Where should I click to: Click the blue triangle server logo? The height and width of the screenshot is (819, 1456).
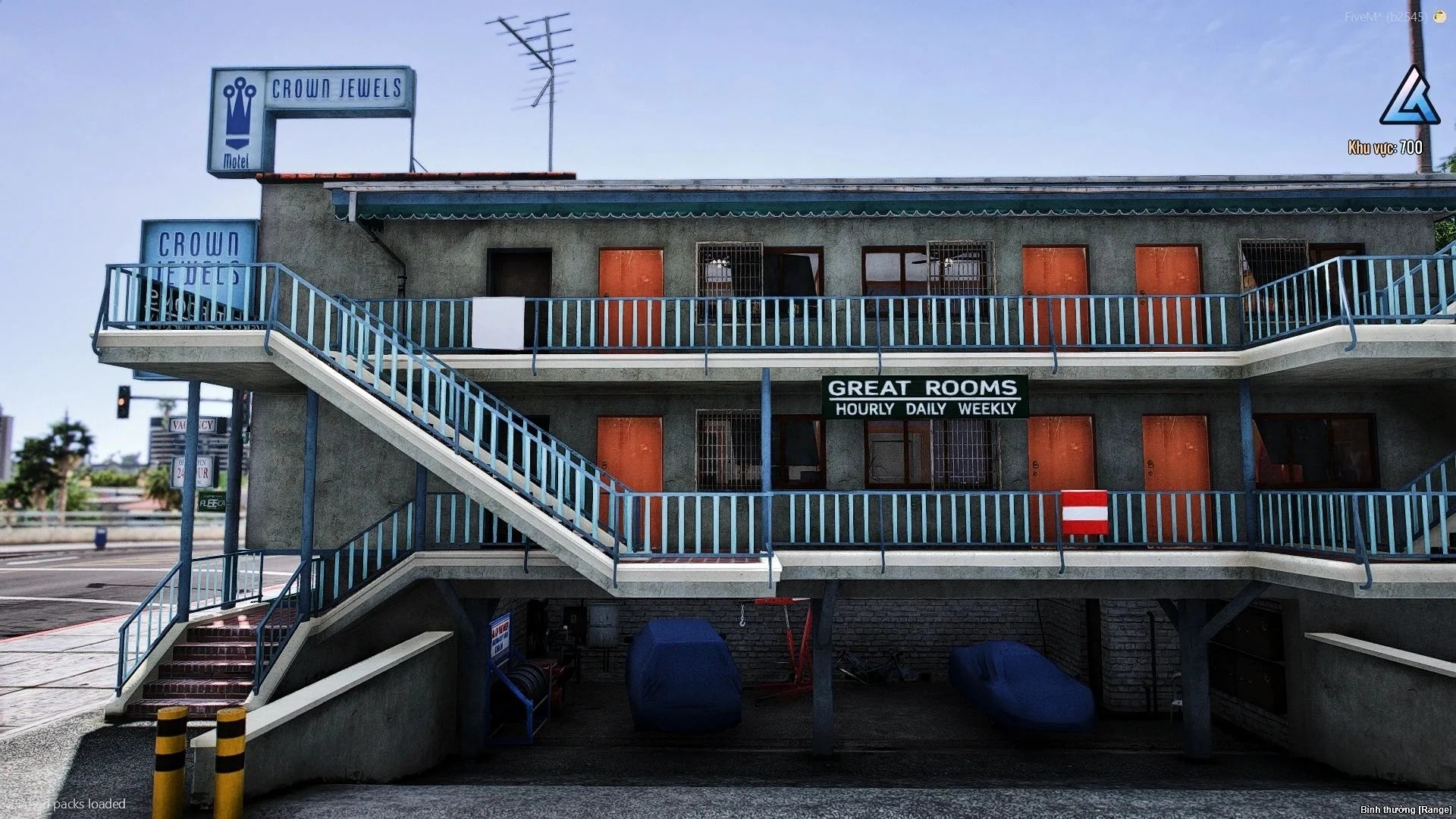1410,99
